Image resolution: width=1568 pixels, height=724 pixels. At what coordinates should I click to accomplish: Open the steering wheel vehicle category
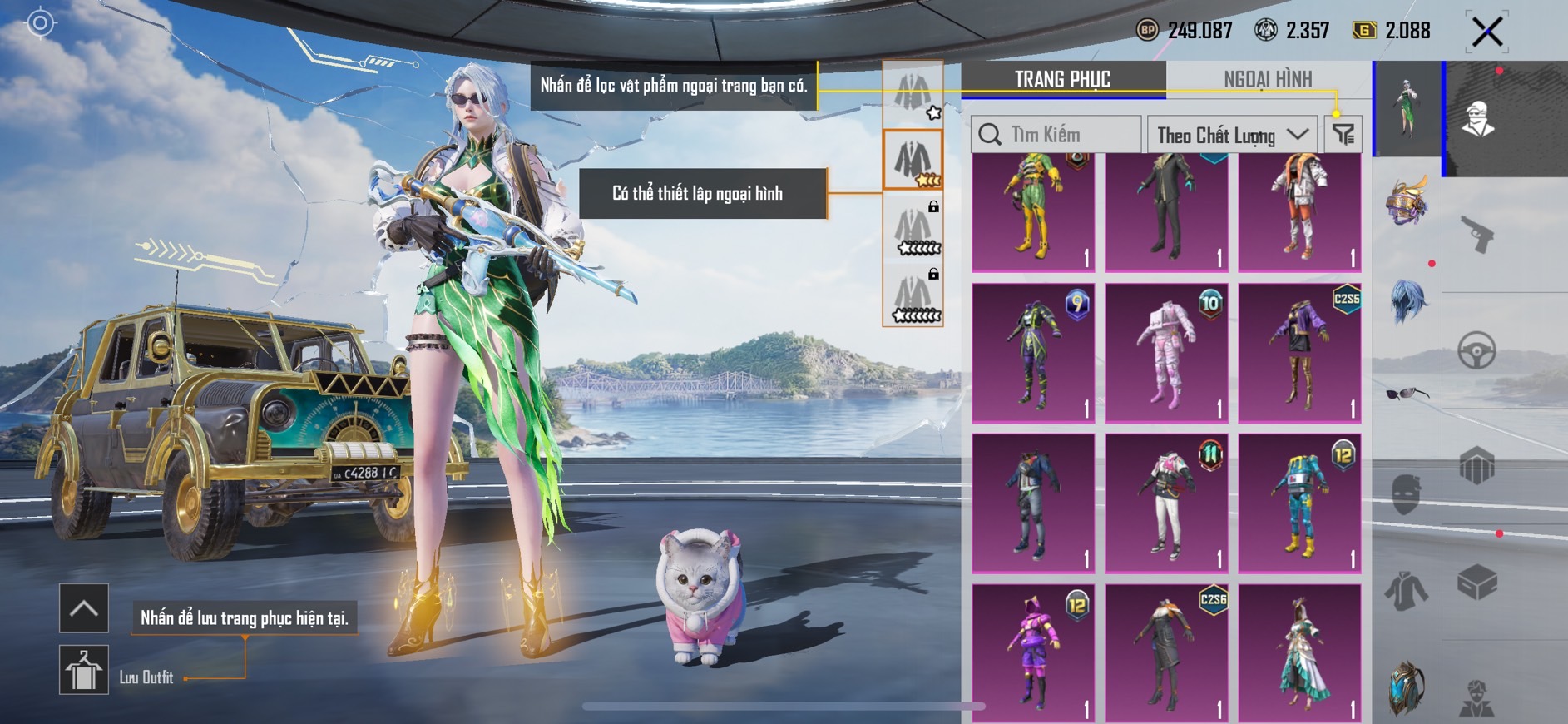click(x=1476, y=350)
